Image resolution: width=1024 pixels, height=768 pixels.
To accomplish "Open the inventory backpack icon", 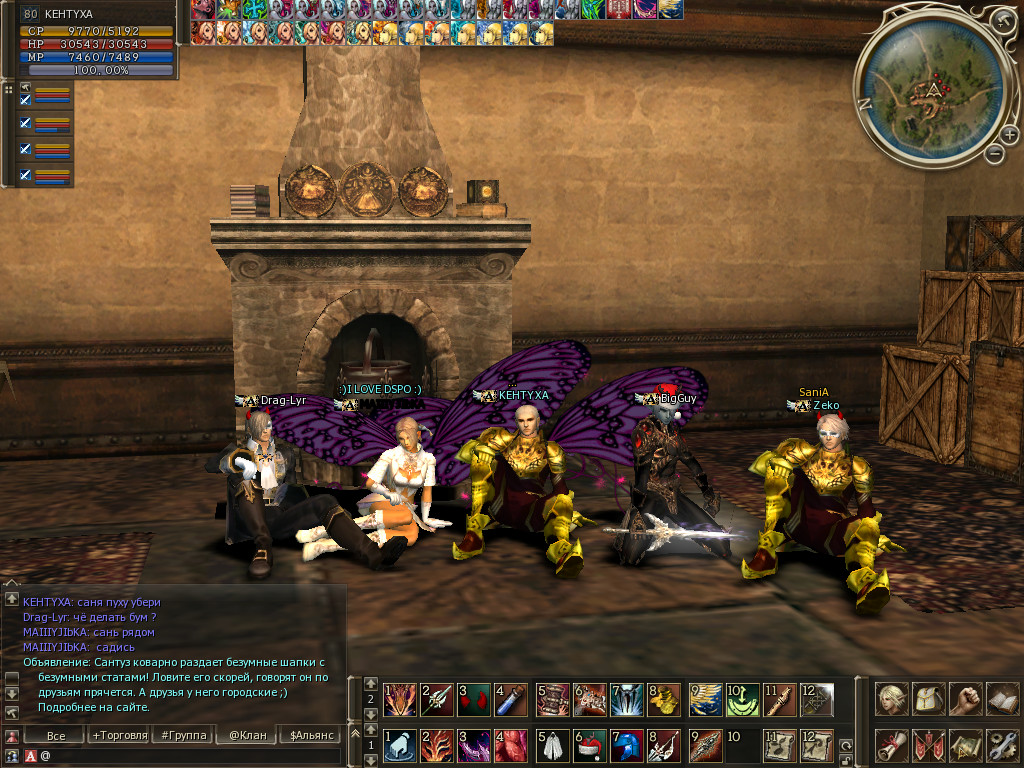I will pyautogui.click(x=929, y=698).
